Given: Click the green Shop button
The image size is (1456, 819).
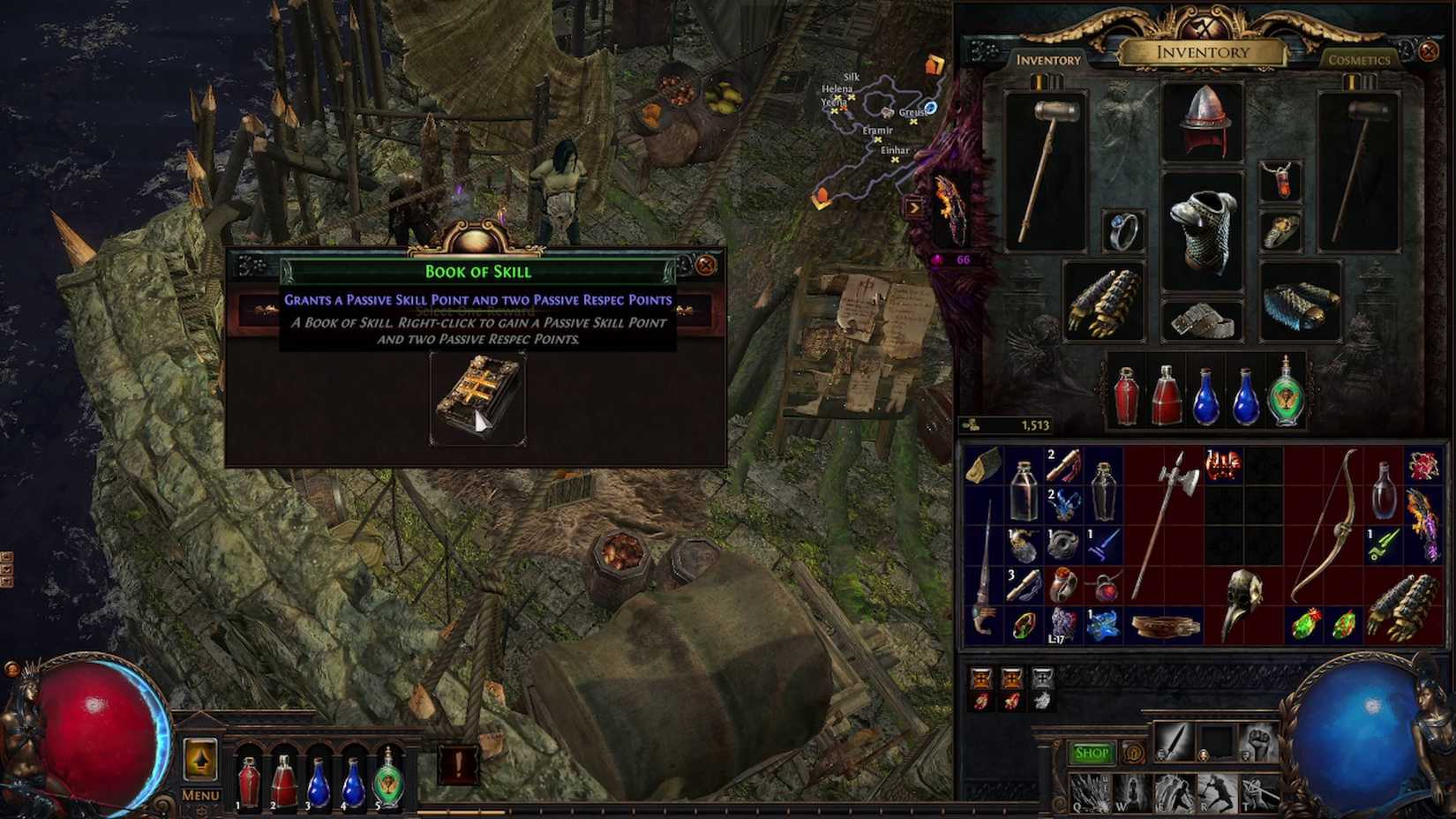Looking at the screenshot, I should pyautogui.click(x=1092, y=751).
